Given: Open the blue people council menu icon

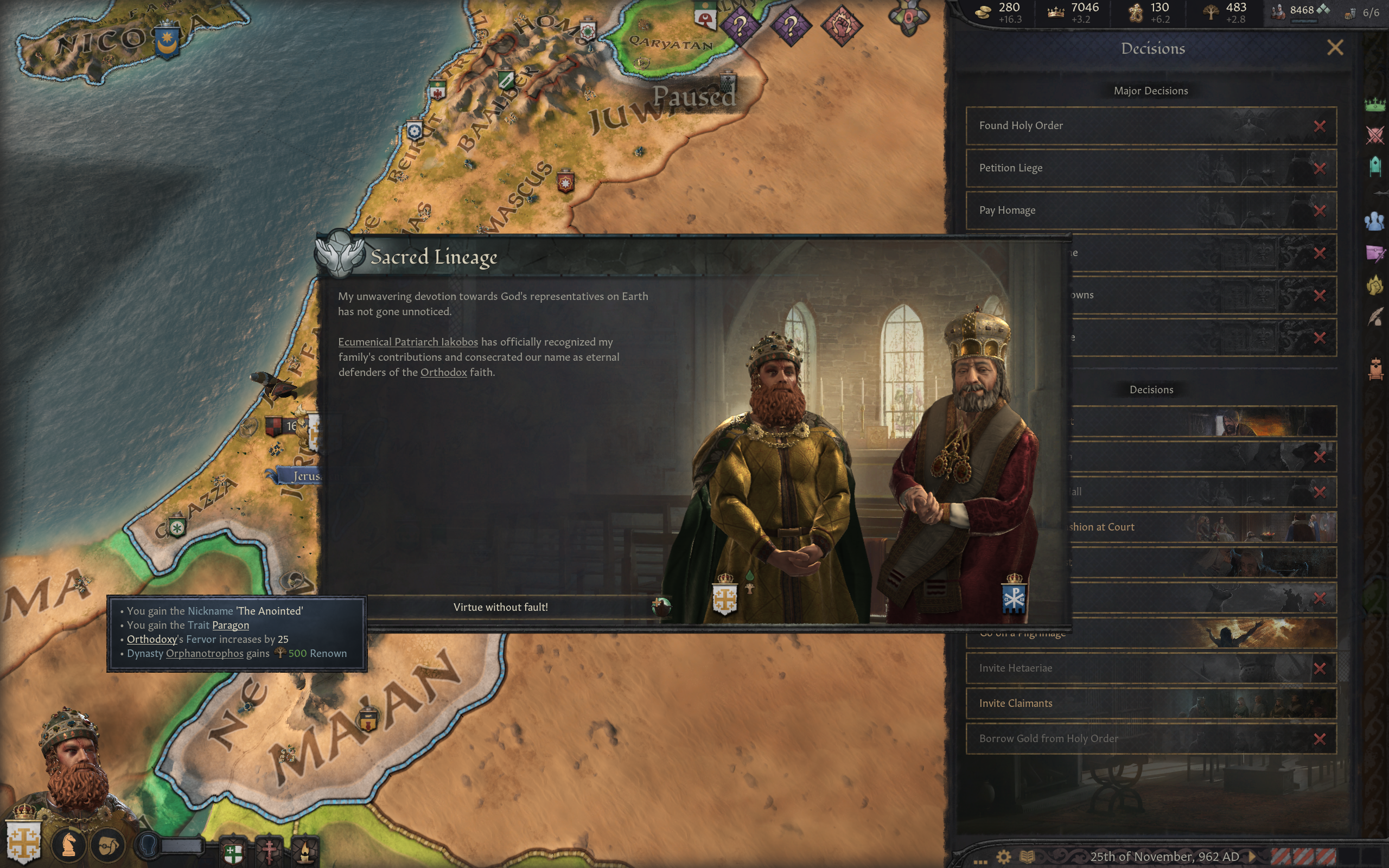Looking at the screenshot, I should (x=1375, y=221).
